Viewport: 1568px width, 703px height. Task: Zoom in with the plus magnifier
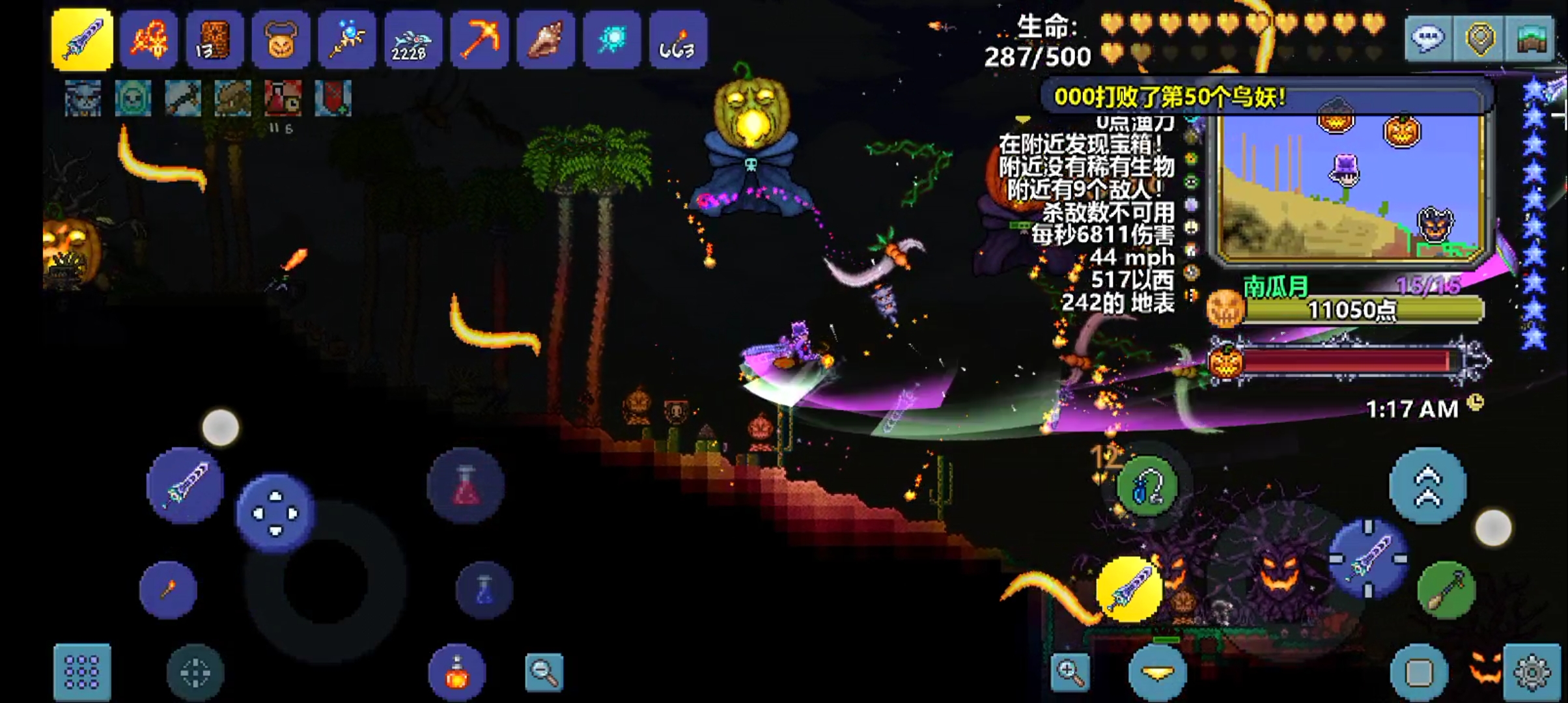[1070, 672]
